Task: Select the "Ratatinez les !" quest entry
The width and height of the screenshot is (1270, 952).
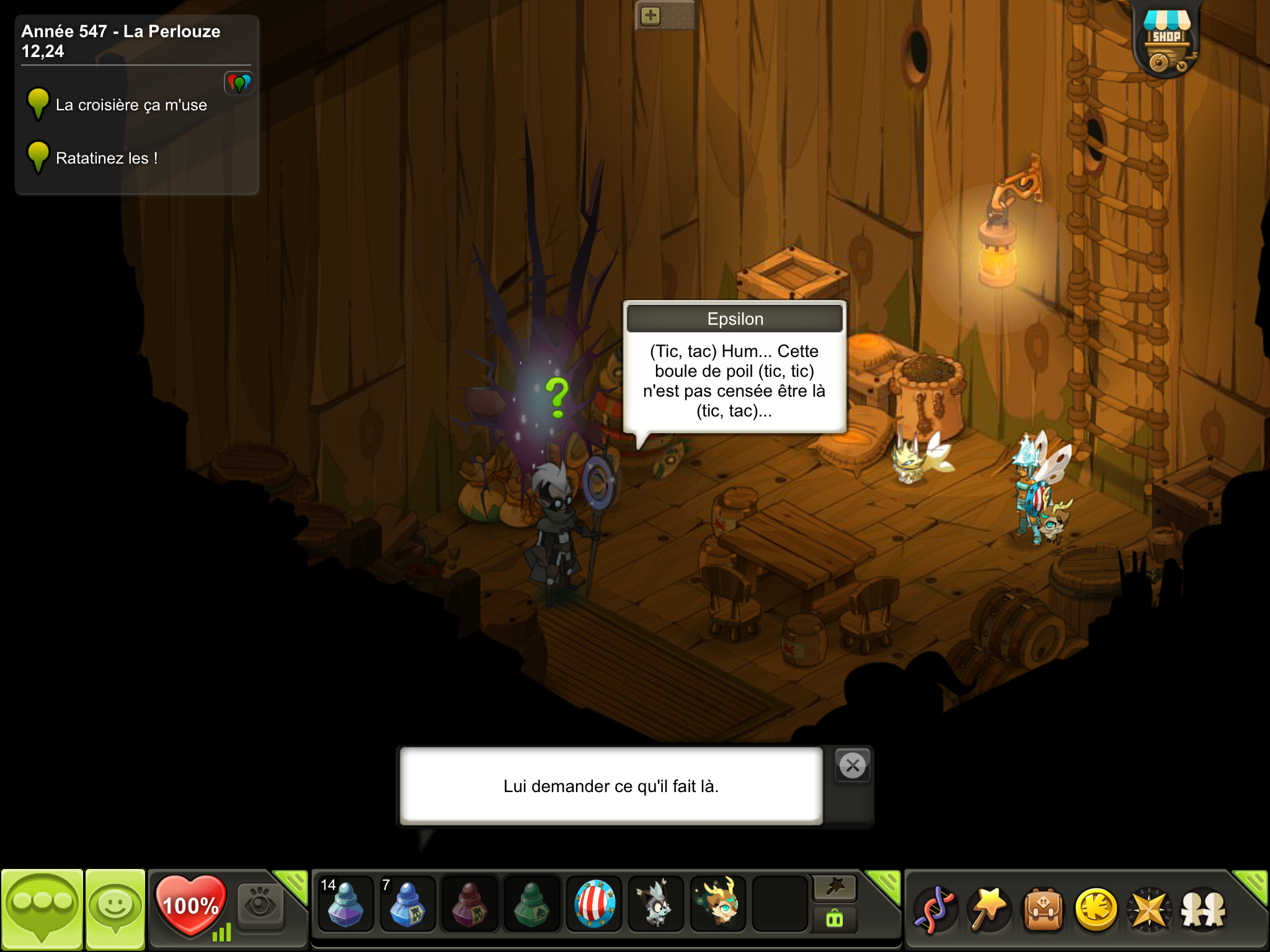Action: click(106, 159)
